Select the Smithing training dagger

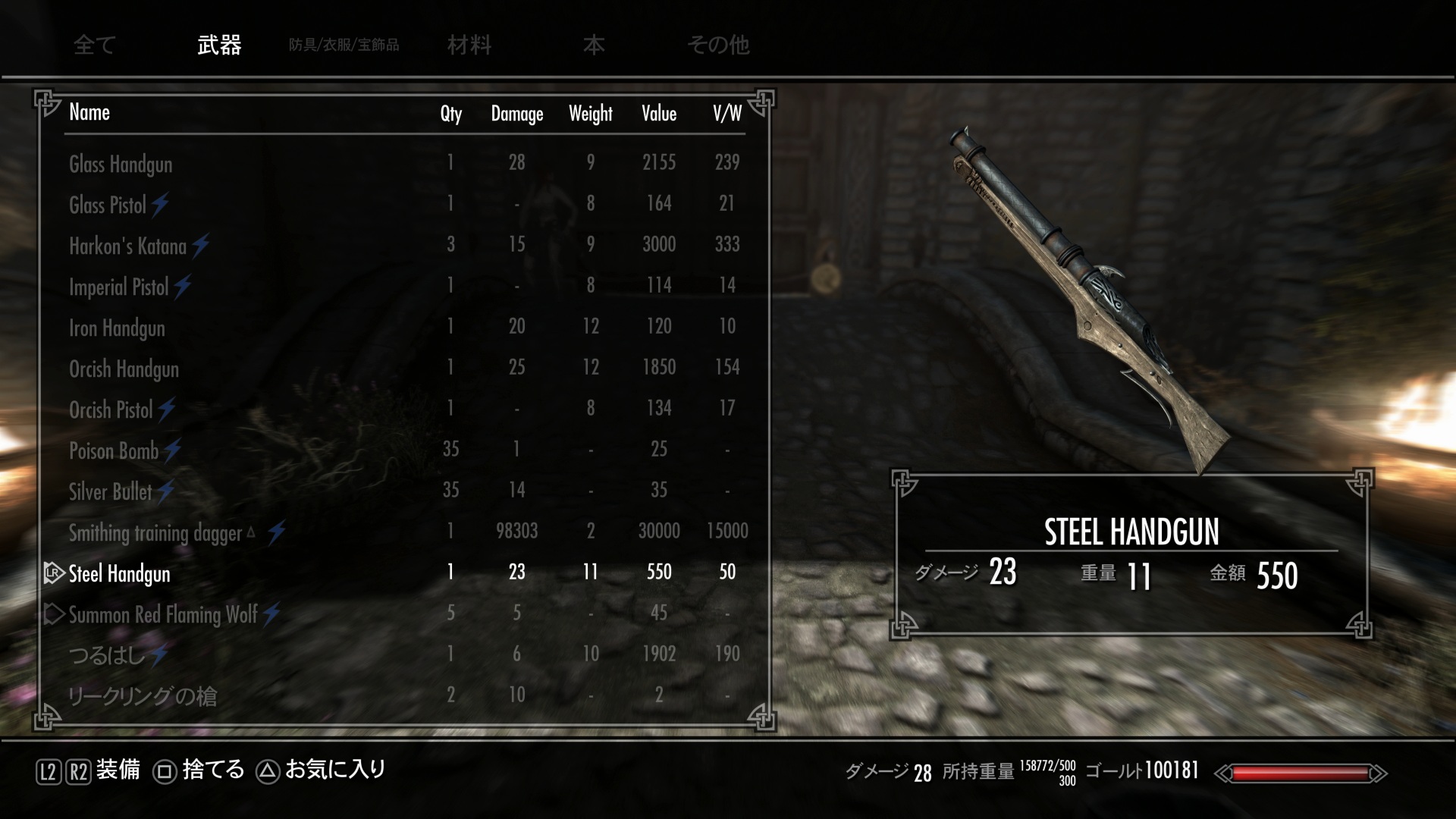pos(155,532)
